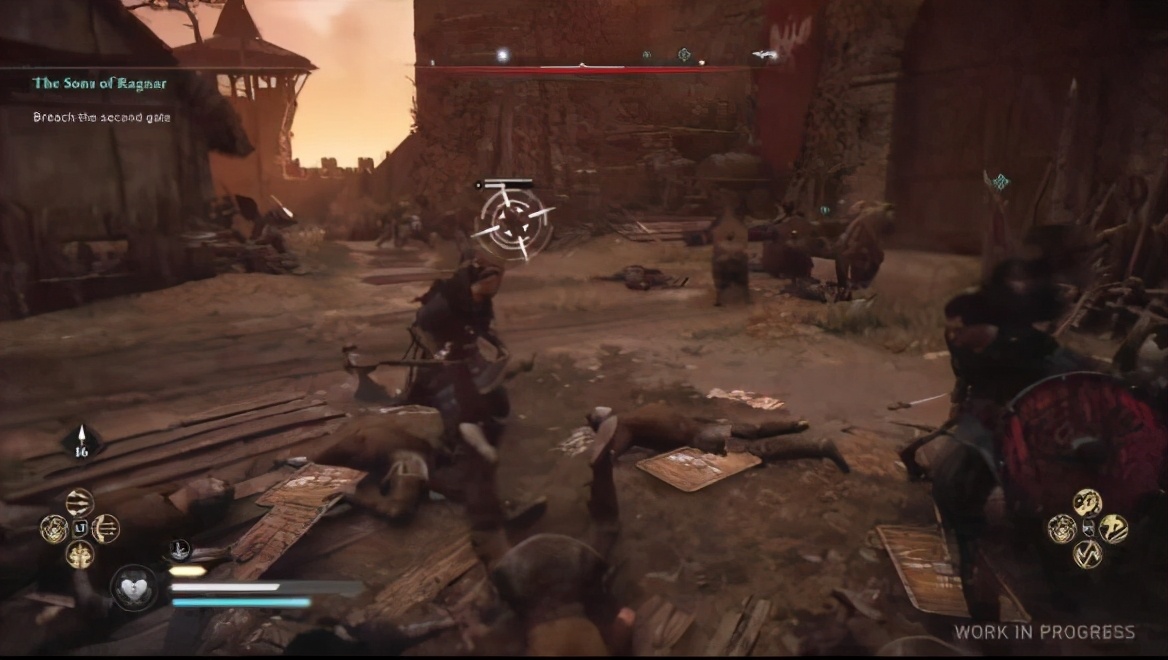The image size is (1168, 660).
Task: Trigger the left ability in the melee wheel
Action: [1061, 528]
